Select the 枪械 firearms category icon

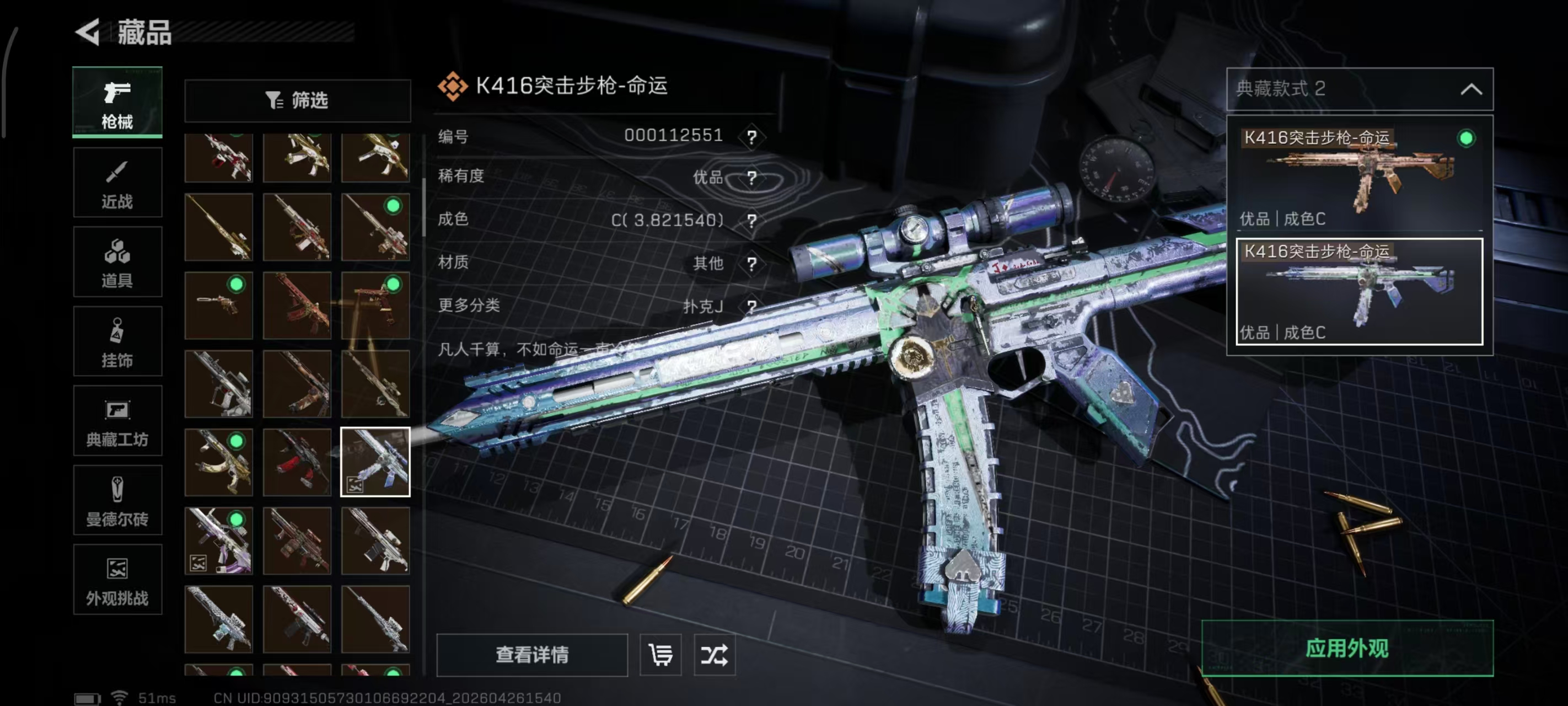click(x=117, y=100)
